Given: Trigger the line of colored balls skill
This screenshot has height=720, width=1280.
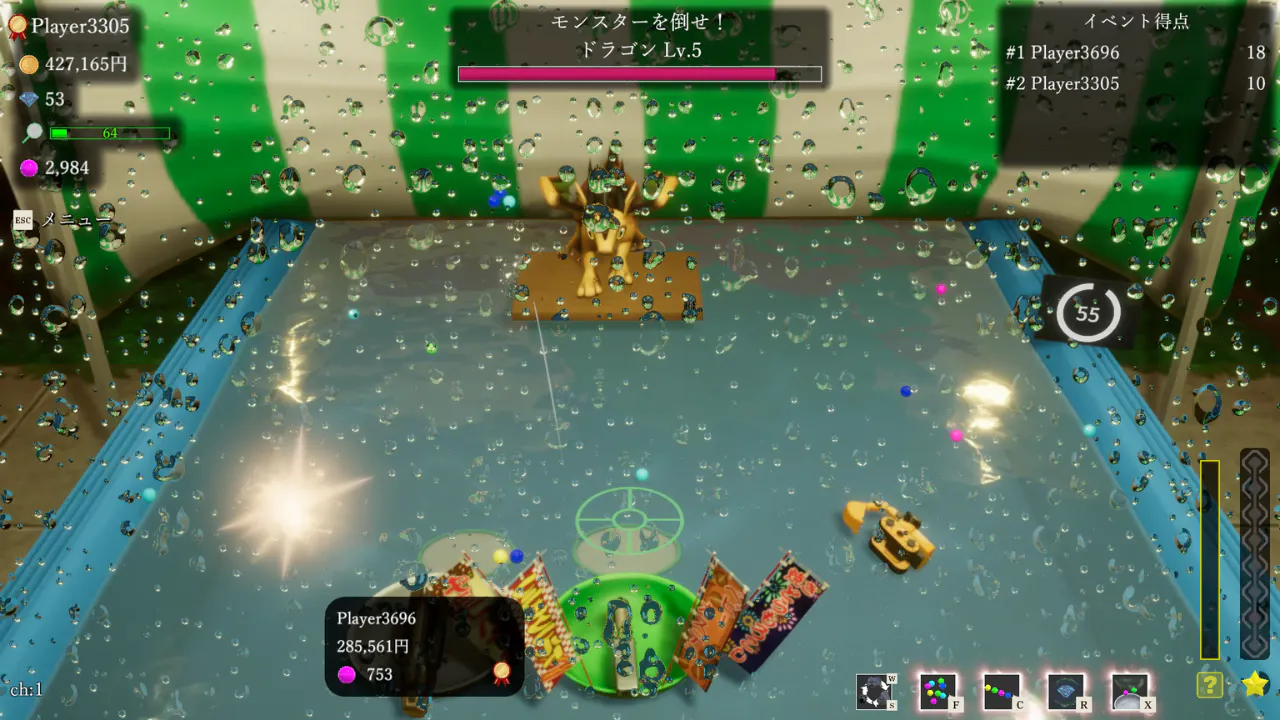Looking at the screenshot, I should point(1002,692).
